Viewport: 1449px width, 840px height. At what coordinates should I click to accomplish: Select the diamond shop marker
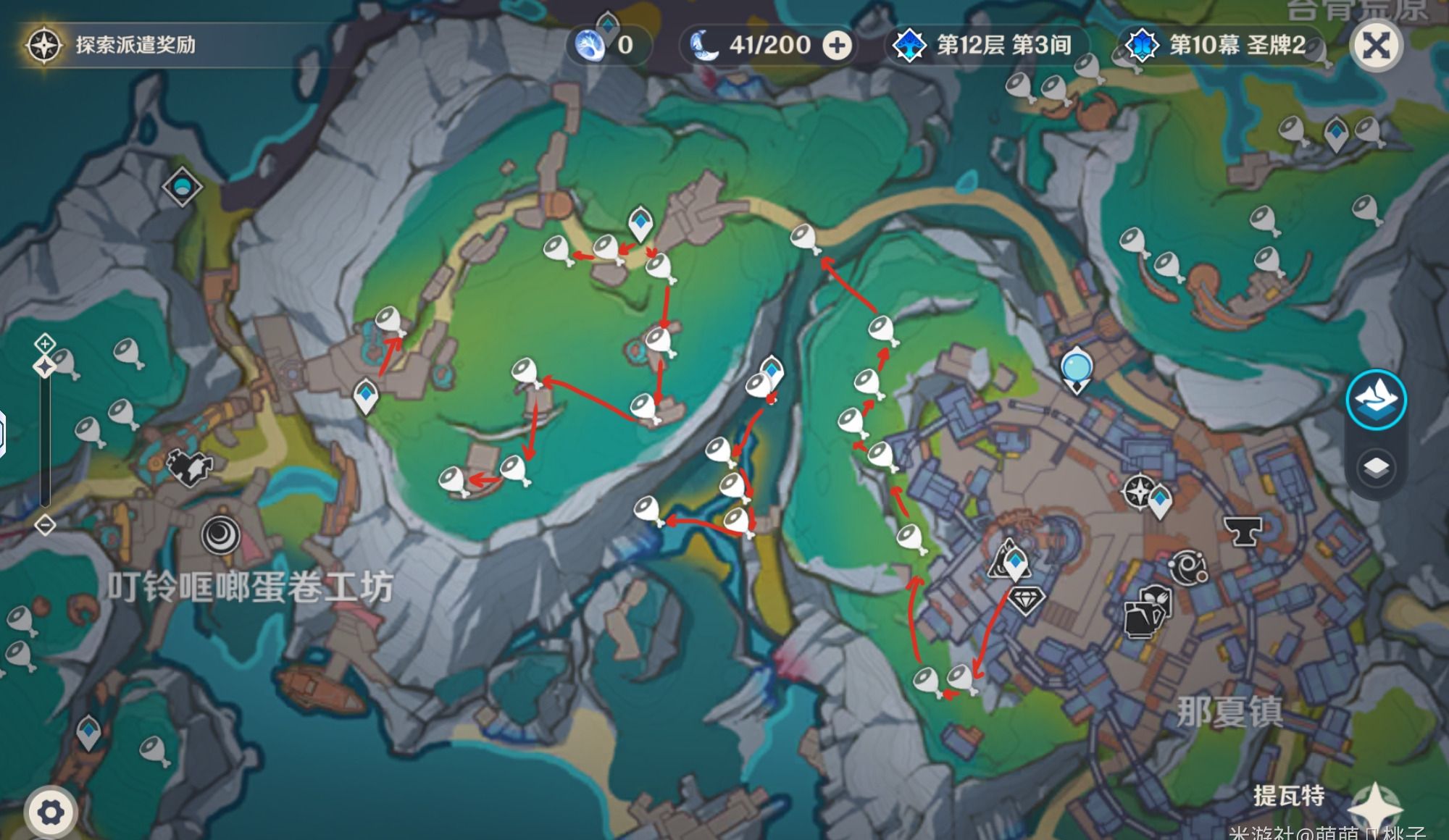click(x=1026, y=600)
